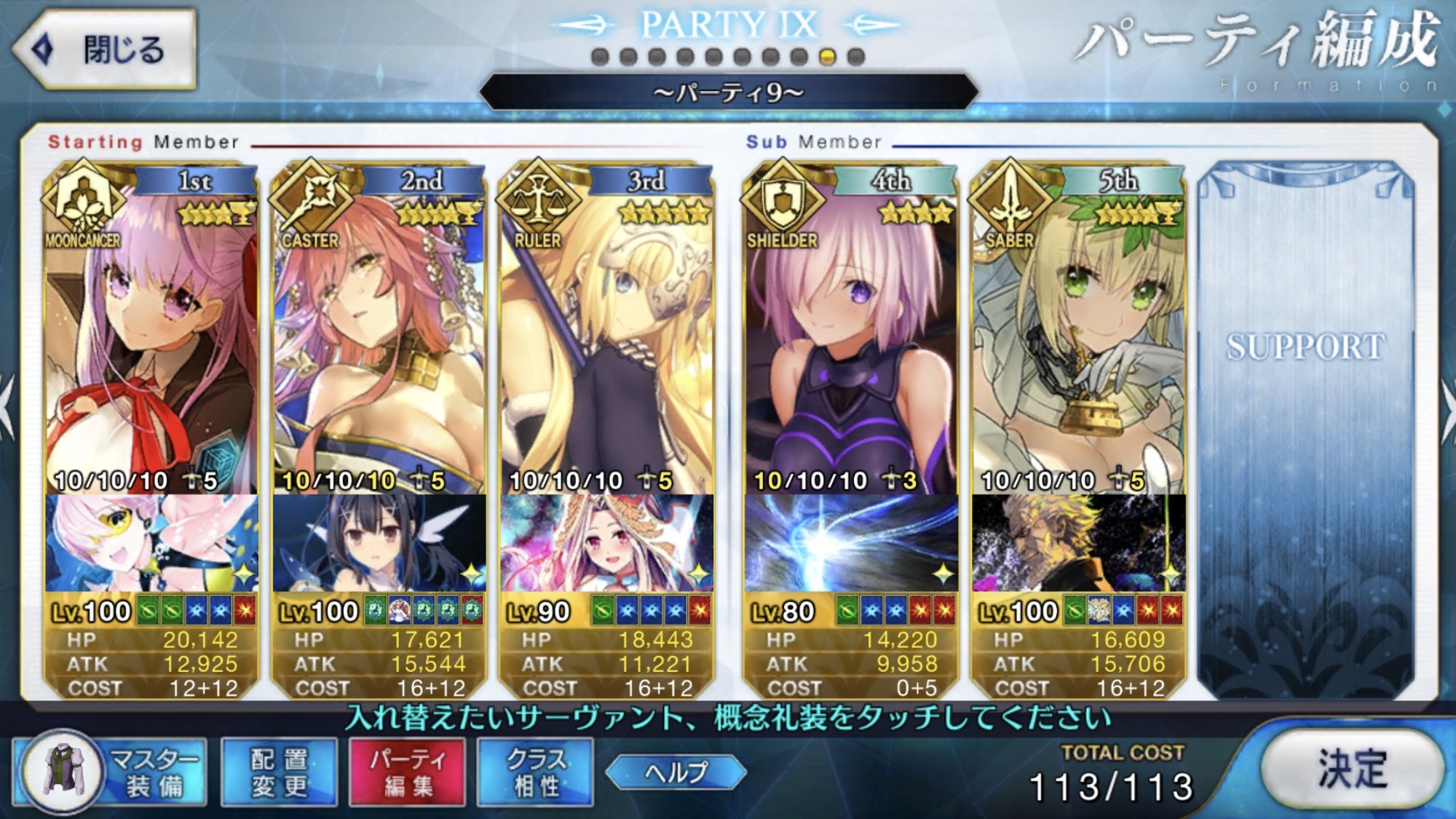Open the パーティ編集 party edit menu
The width and height of the screenshot is (1456, 819).
tap(407, 772)
